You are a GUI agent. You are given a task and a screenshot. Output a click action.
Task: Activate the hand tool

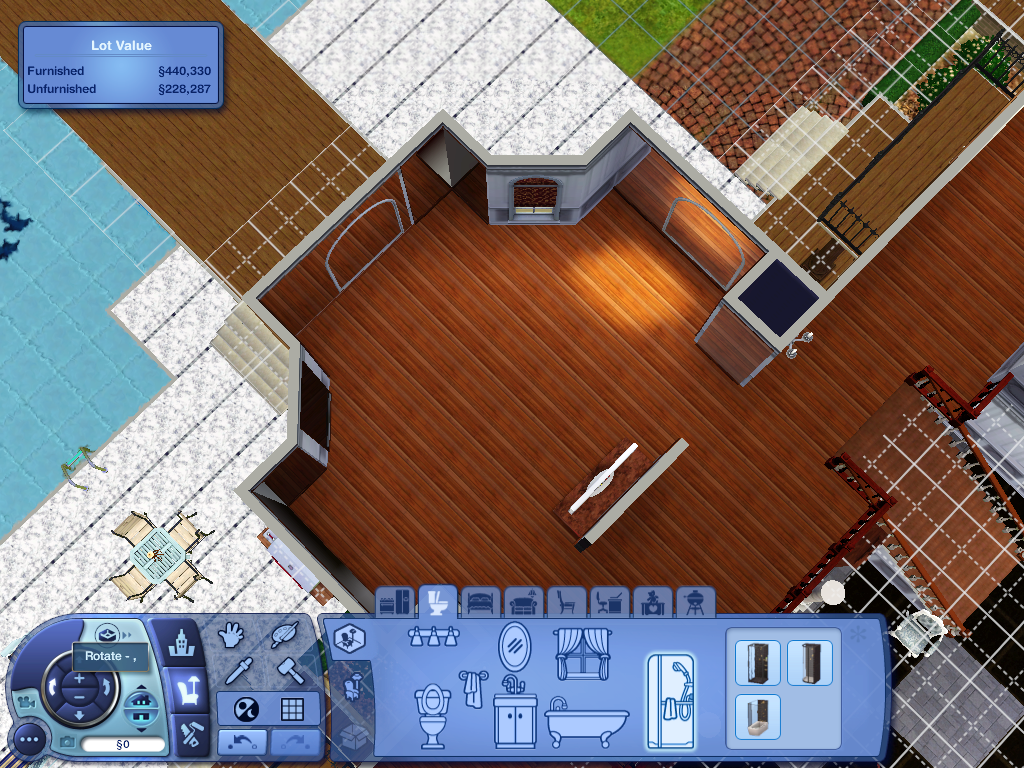(x=232, y=635)
